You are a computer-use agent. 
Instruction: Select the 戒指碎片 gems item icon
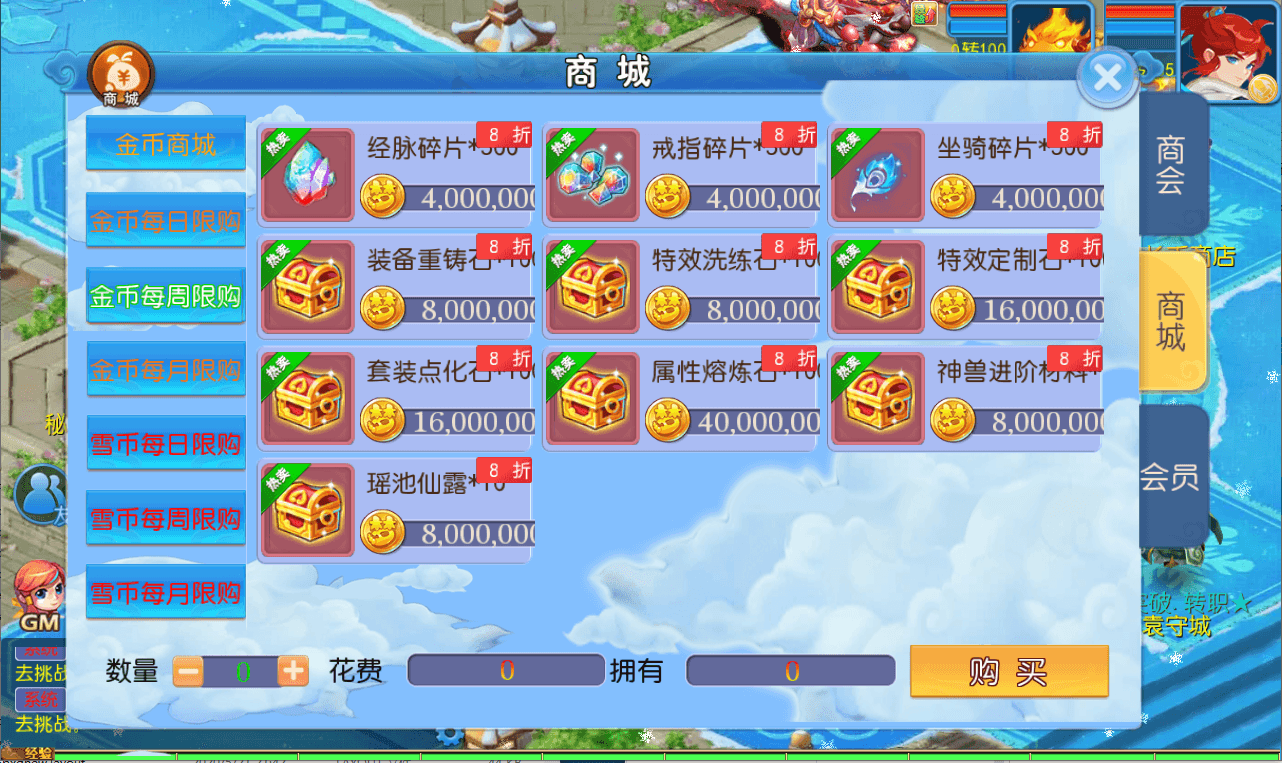pyautogui.click(x=591, y=172)
